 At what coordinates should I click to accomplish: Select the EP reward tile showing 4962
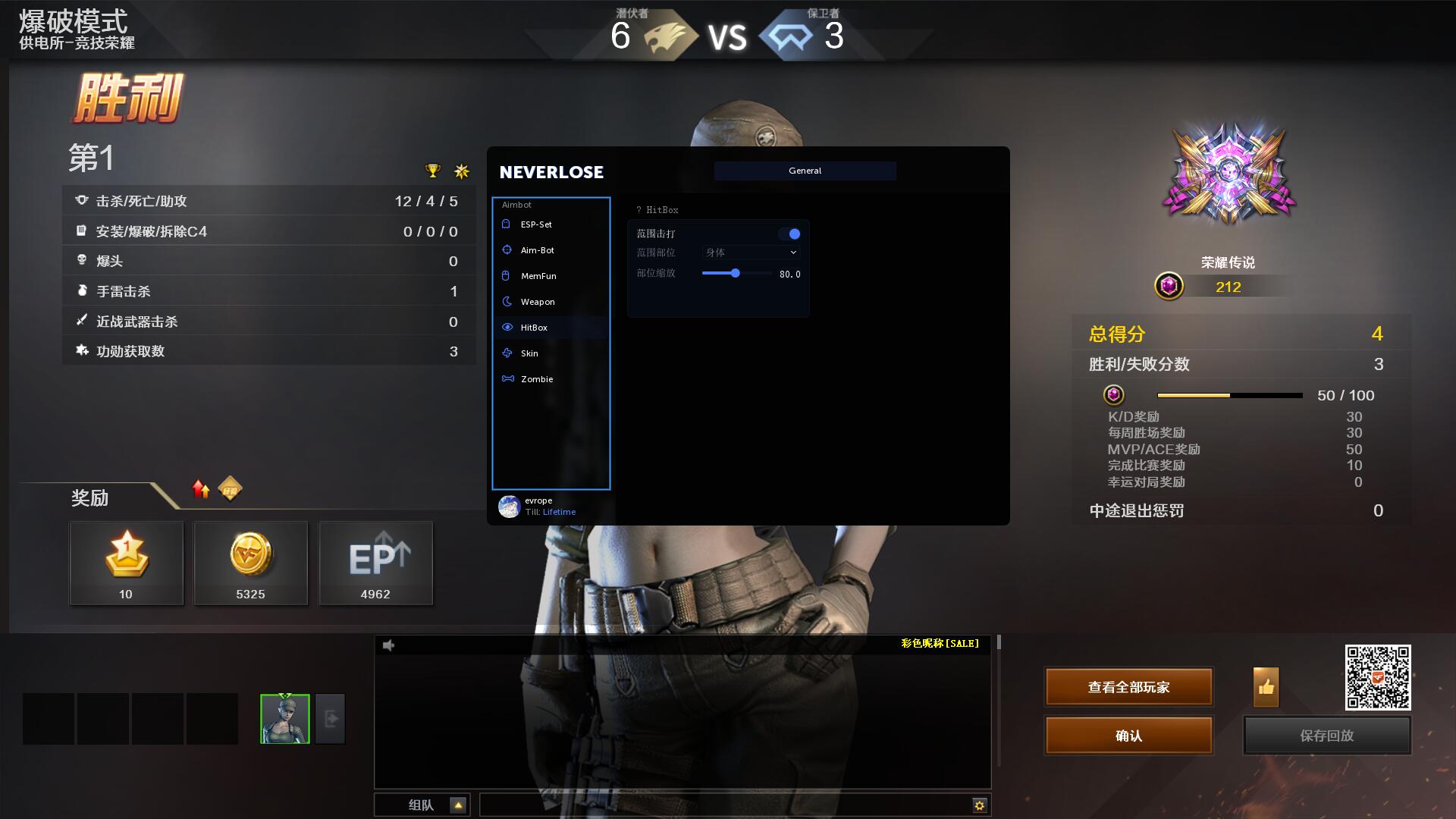[x=375, y=563]
